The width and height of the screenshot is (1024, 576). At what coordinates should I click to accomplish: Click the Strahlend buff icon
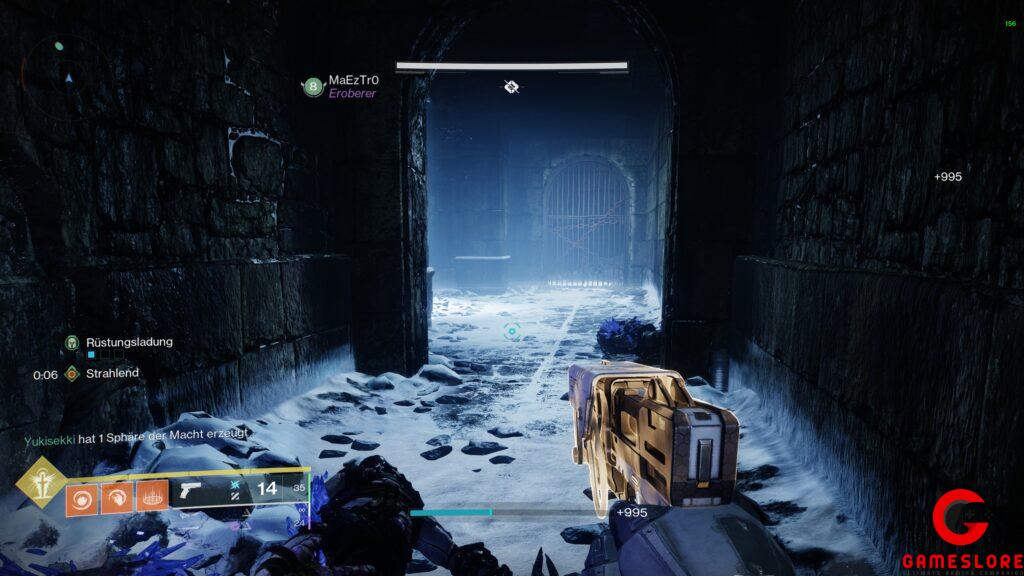[72, 374]
